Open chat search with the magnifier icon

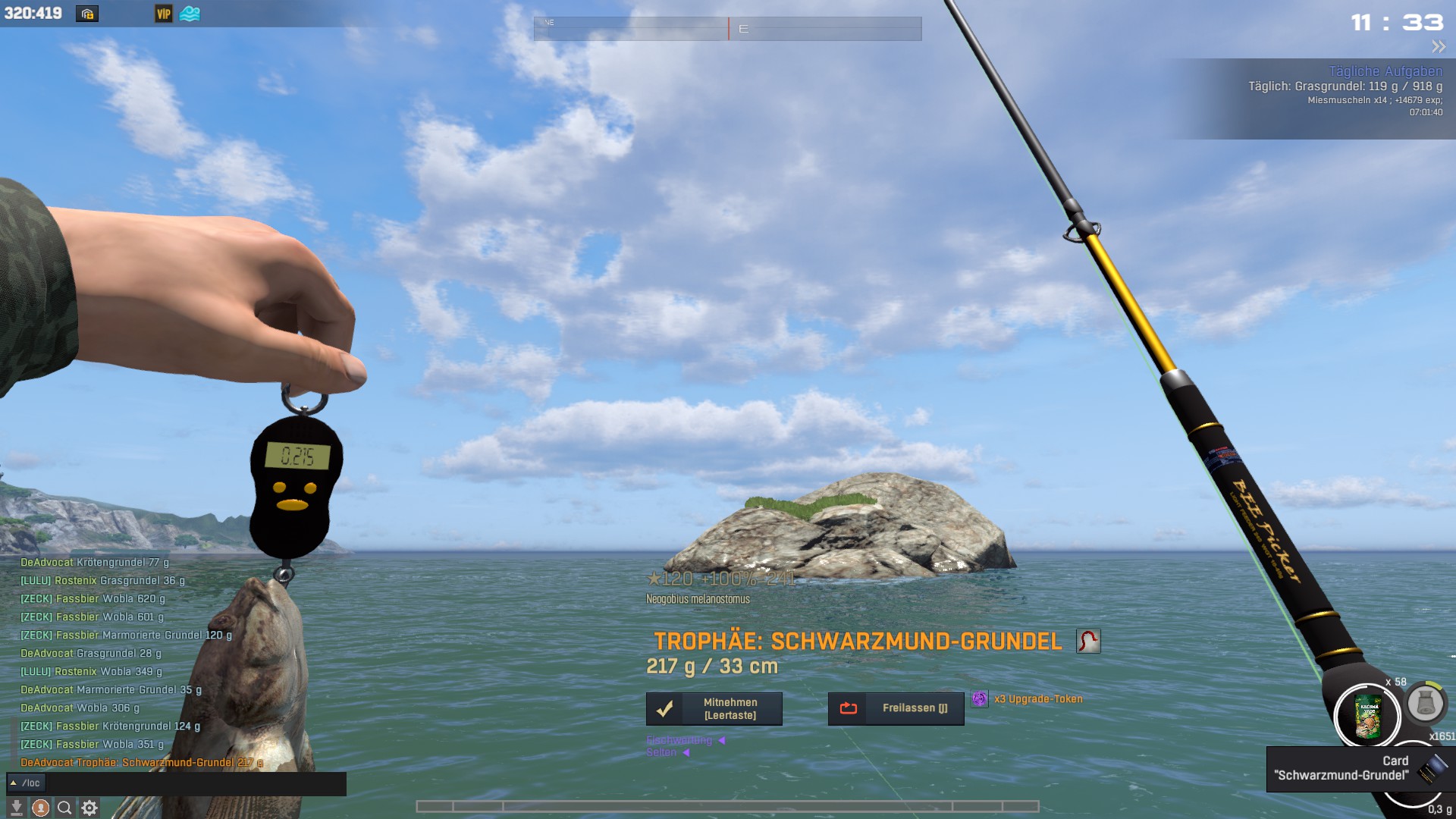pyautogui.click(x=65, y=808)
